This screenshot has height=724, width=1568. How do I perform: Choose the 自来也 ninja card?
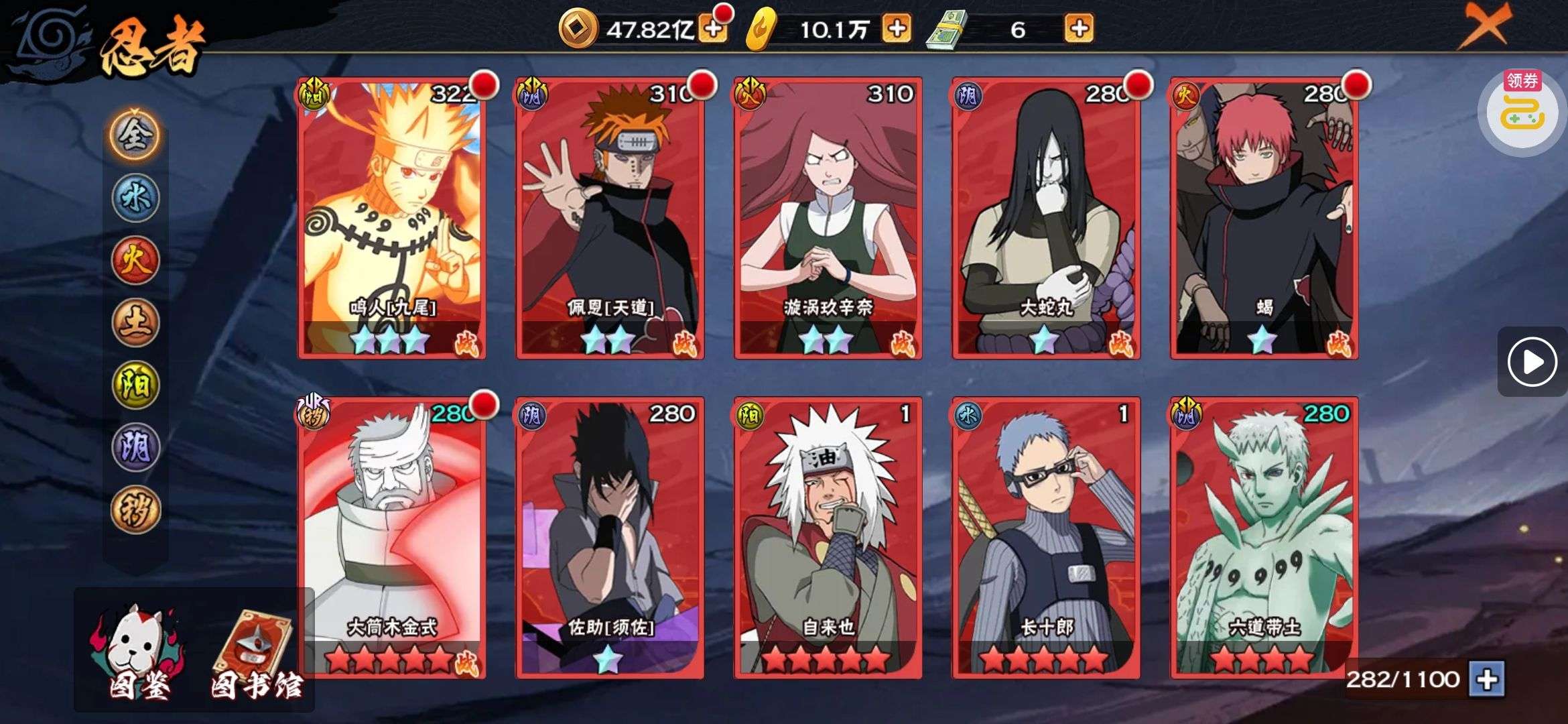click(x=828, y=538)
